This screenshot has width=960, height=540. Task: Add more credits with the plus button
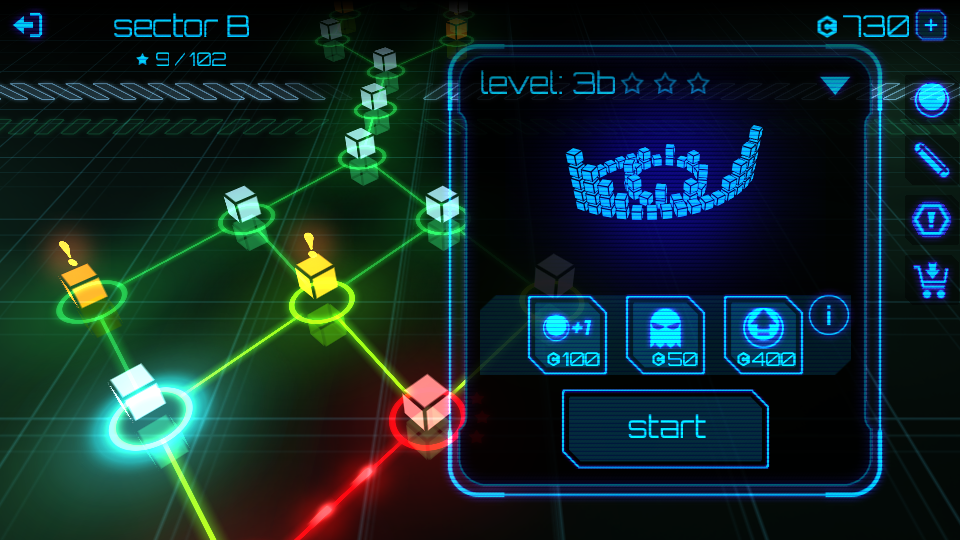pyautogui.click(x=930, y=26)
